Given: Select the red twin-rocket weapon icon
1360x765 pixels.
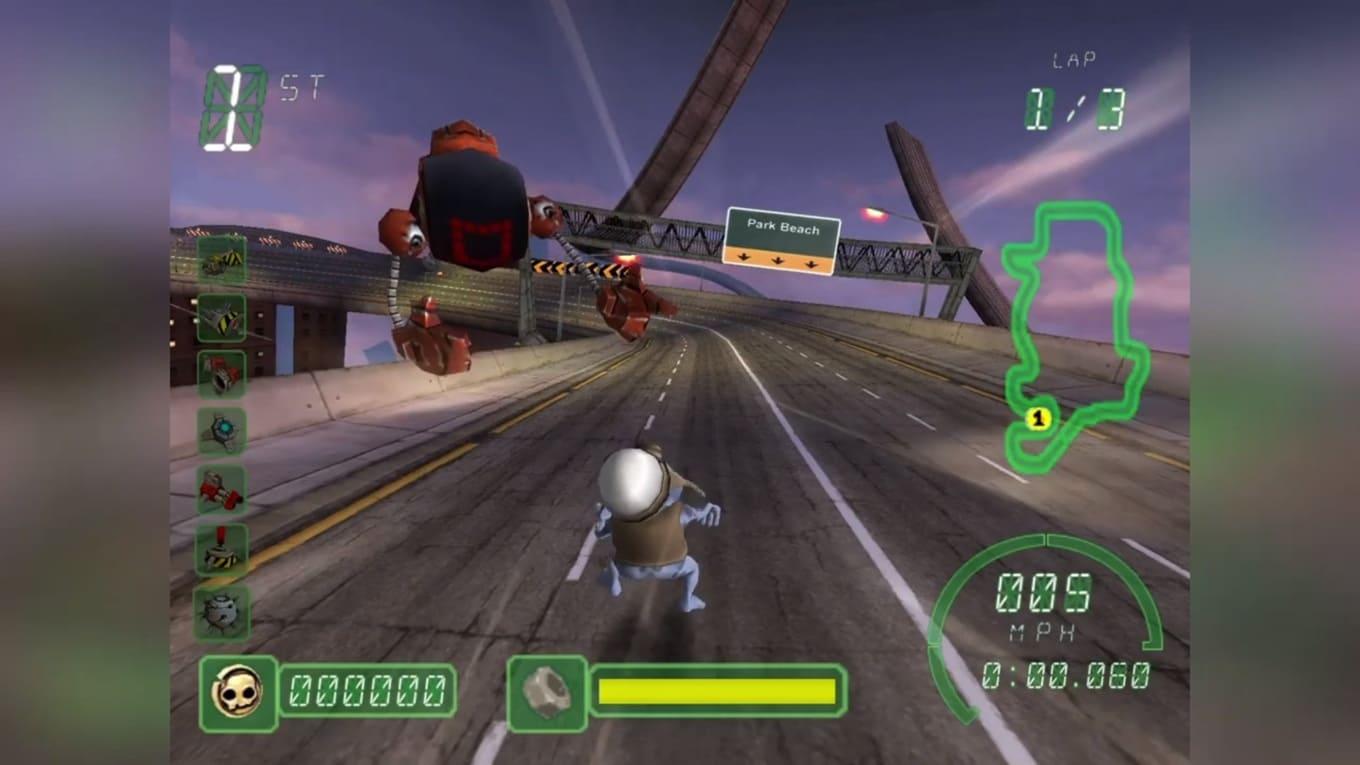Looking at the screenshot, I should click(221, 490).
